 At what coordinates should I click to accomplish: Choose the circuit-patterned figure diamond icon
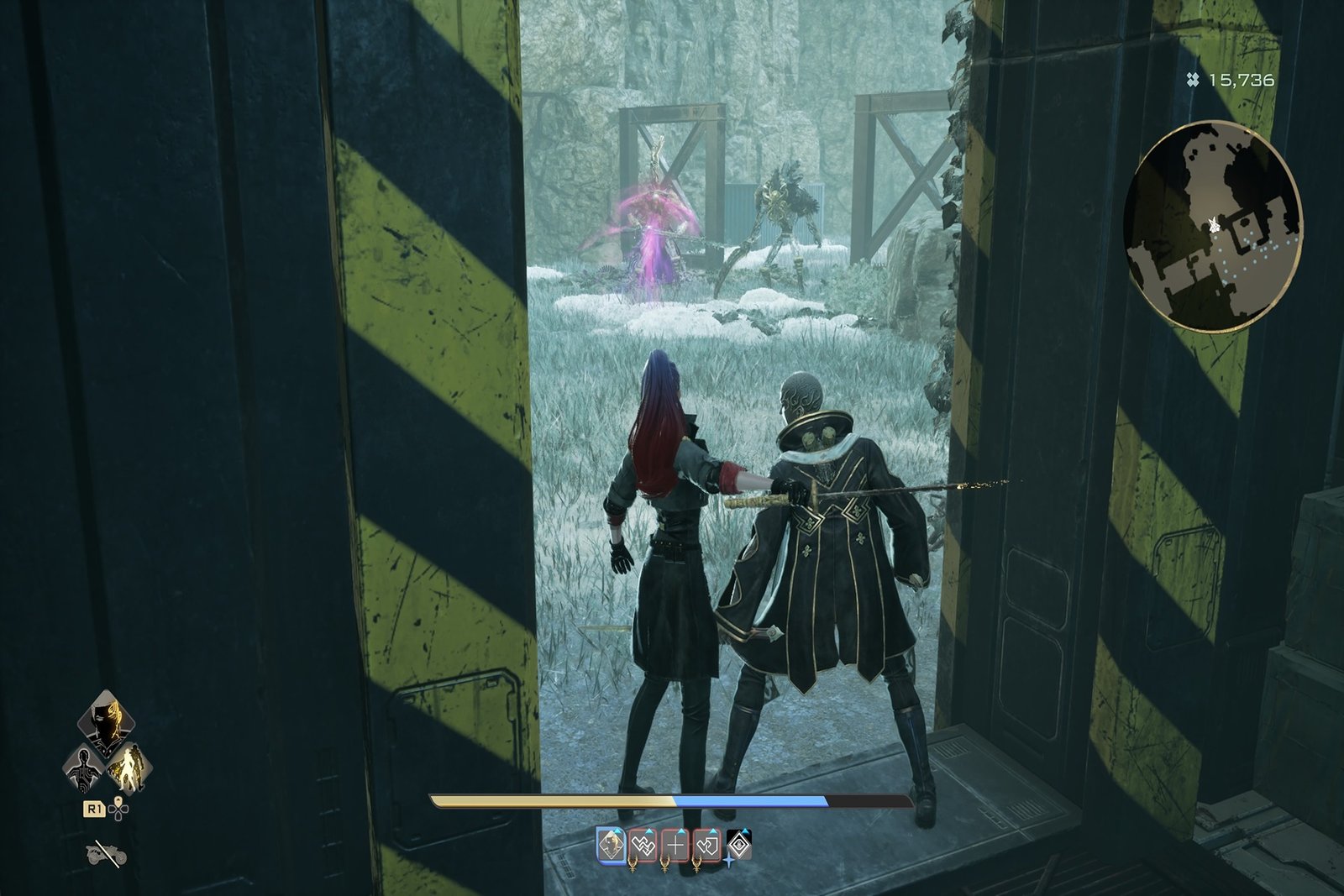point(86,768)
